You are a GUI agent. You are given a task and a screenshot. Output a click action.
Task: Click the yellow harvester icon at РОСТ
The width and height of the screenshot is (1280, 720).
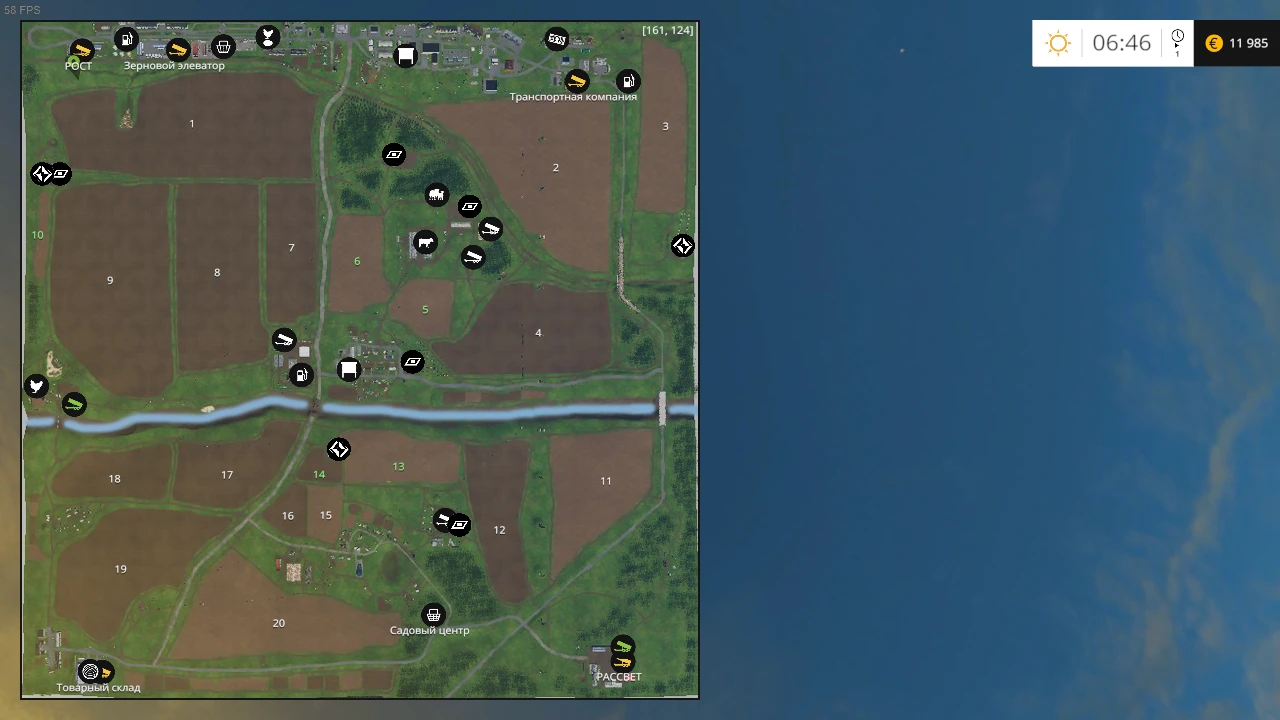[82, 50]
